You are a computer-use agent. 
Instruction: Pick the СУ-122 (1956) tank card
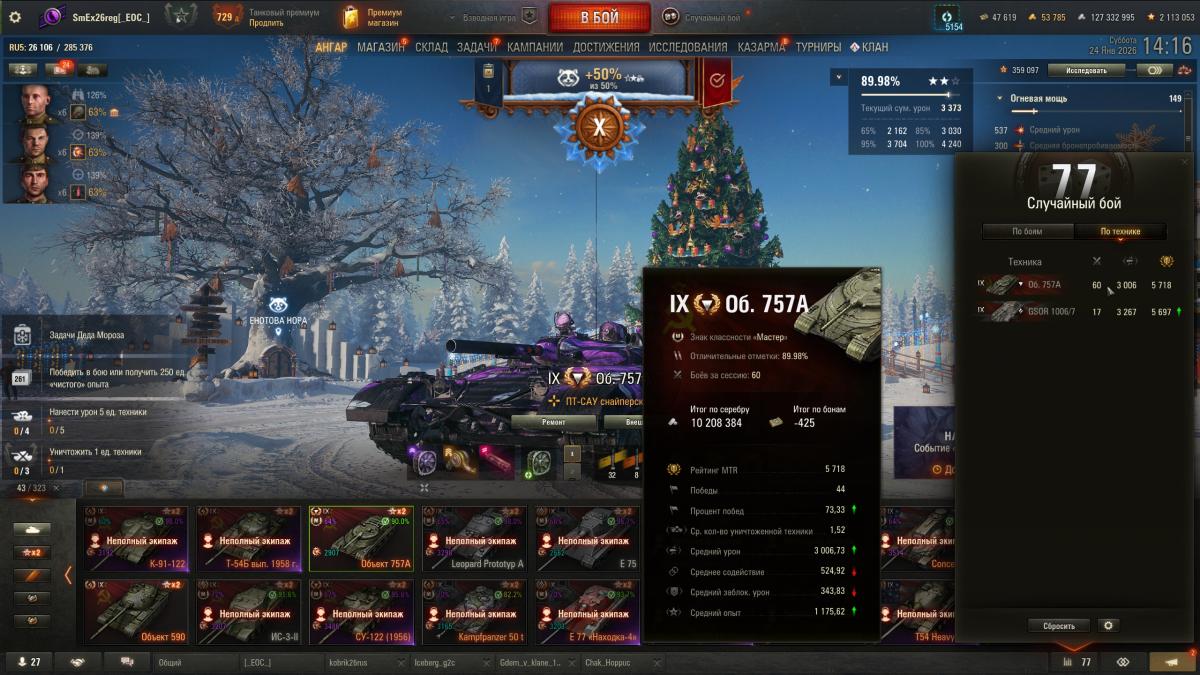361,612
